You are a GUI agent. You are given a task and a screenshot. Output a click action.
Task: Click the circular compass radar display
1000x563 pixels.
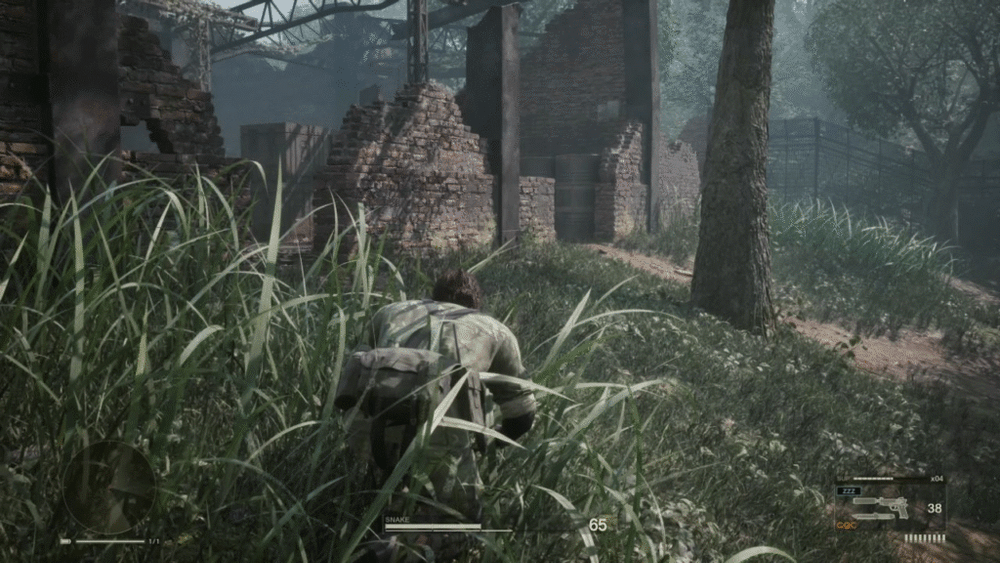pyautogui.click(x=109, y=487)
